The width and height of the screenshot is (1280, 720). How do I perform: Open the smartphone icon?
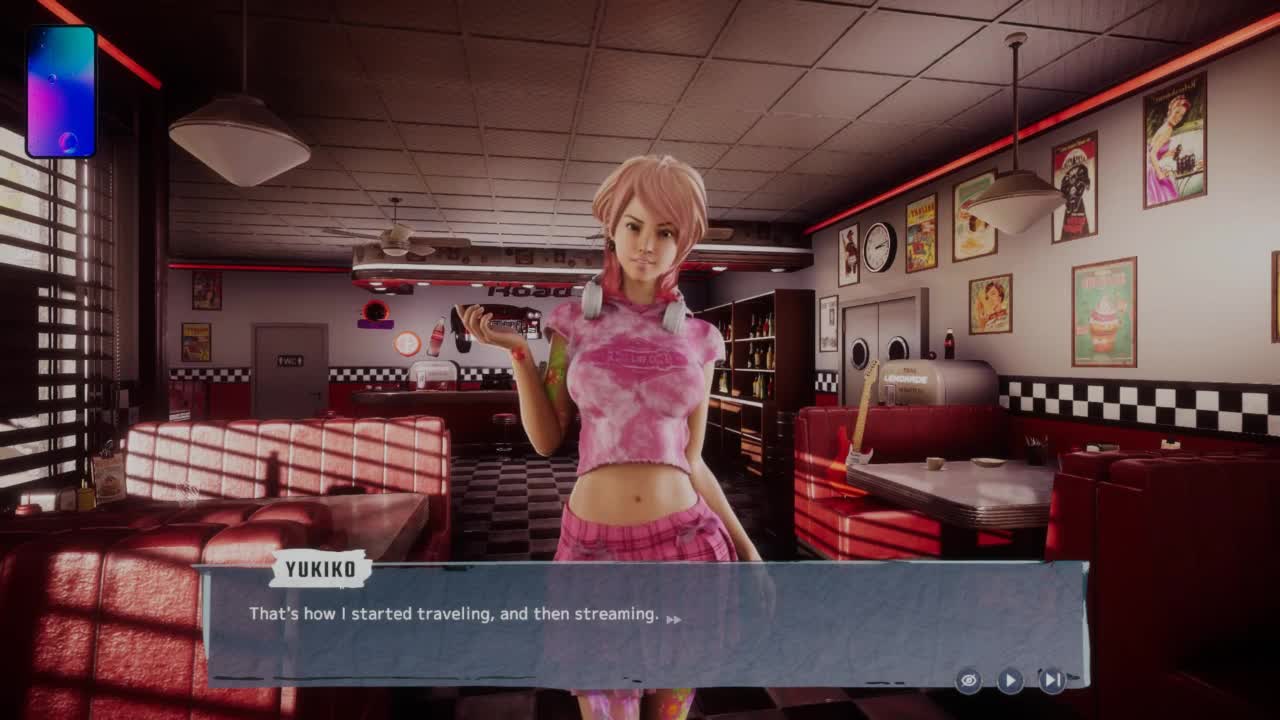(61, 92)
